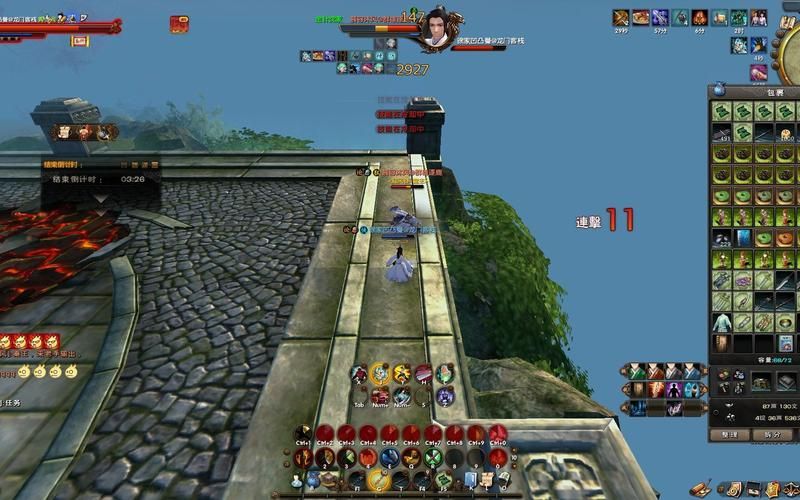Click the crossed-weapons buff icon in the top row

[x=621, y=18]
